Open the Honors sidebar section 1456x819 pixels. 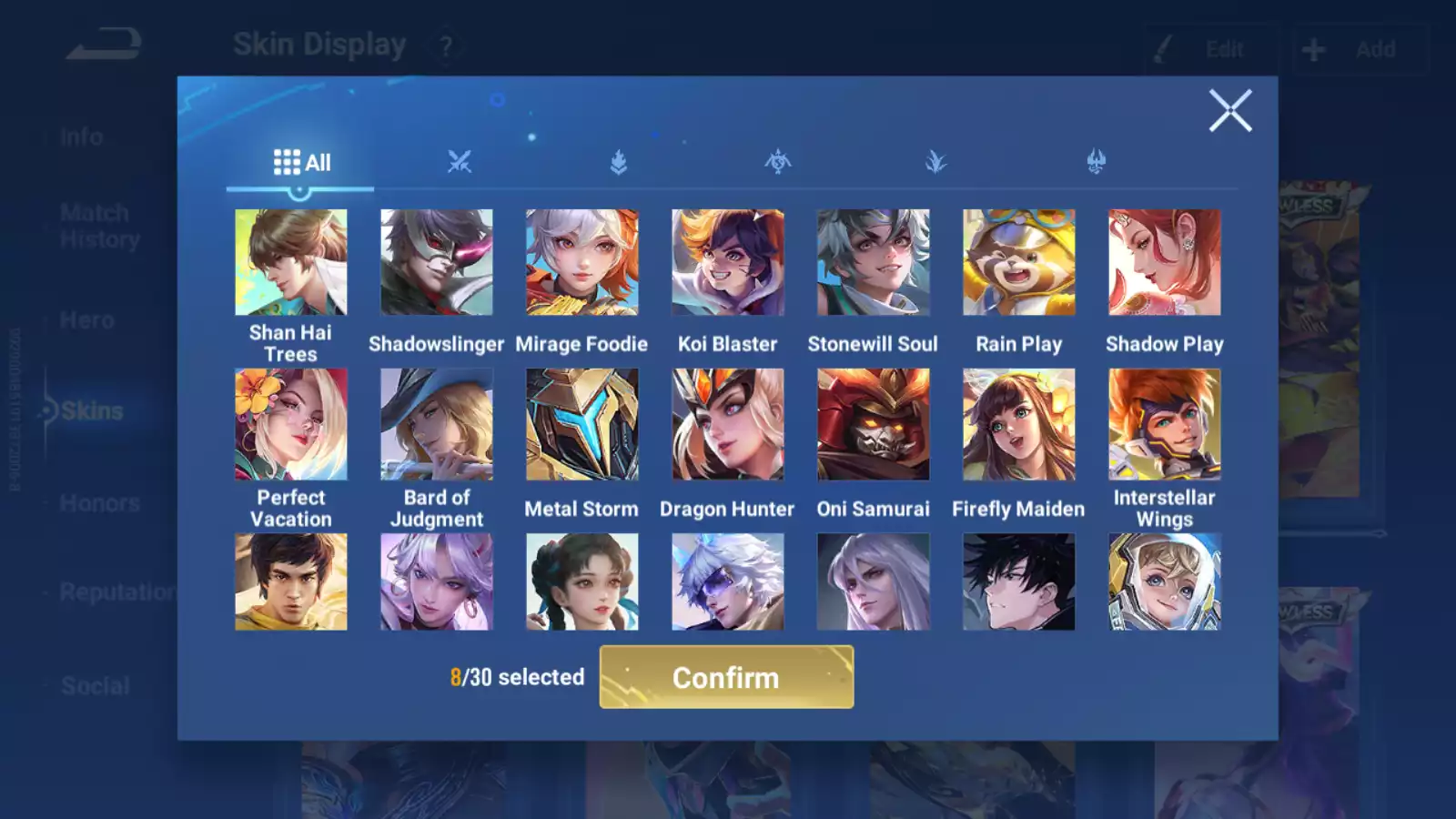click(x=100, y=503)
